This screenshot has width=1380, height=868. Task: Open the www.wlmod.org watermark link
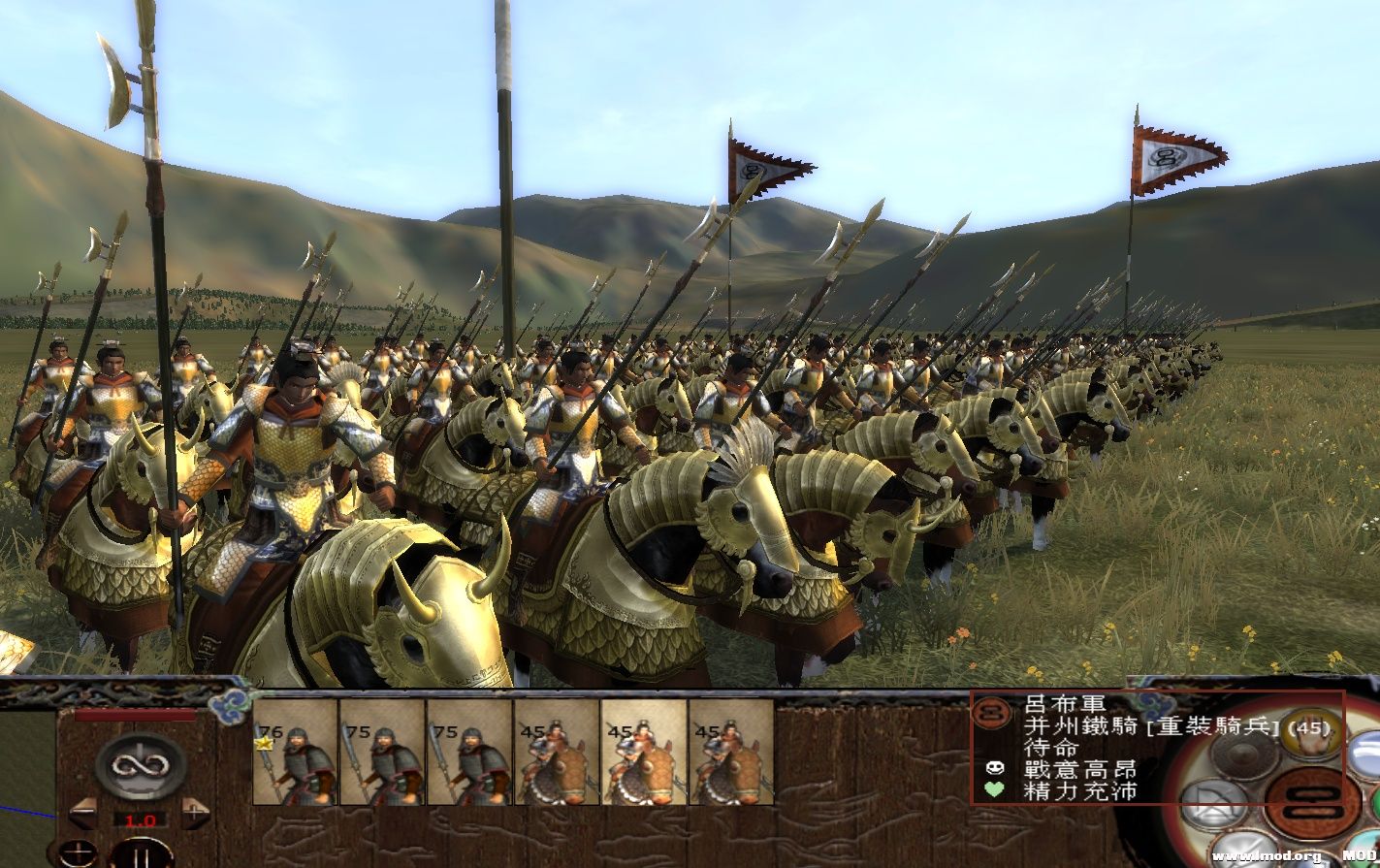(x=1266, y=854)
